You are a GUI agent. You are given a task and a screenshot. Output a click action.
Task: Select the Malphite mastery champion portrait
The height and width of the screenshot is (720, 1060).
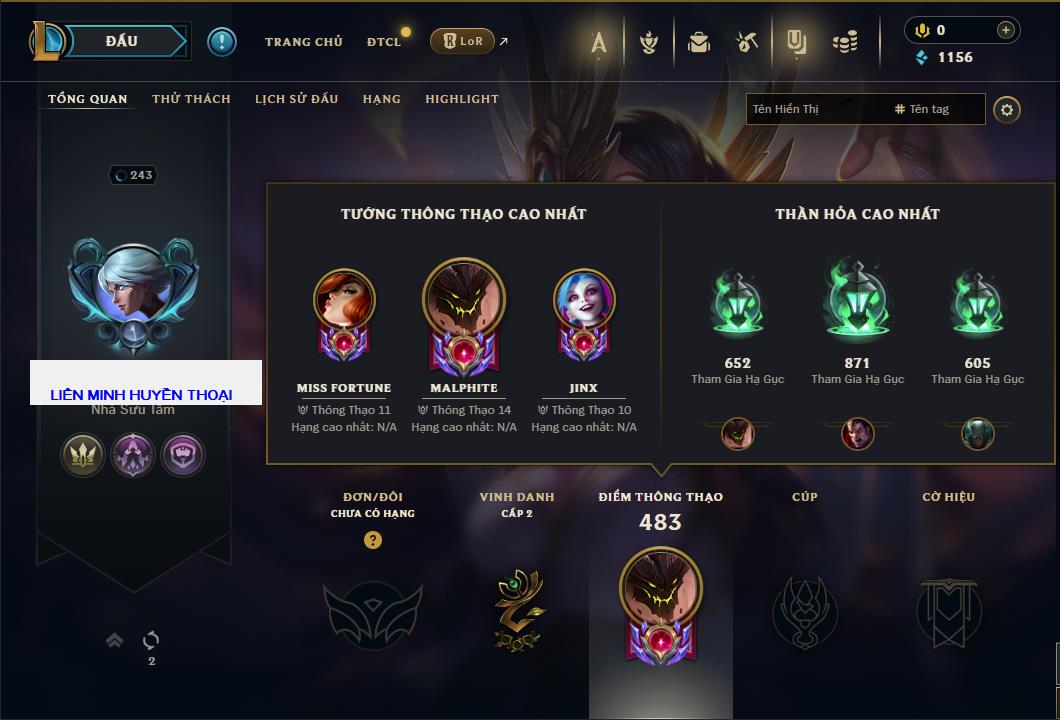coord(464,301)
